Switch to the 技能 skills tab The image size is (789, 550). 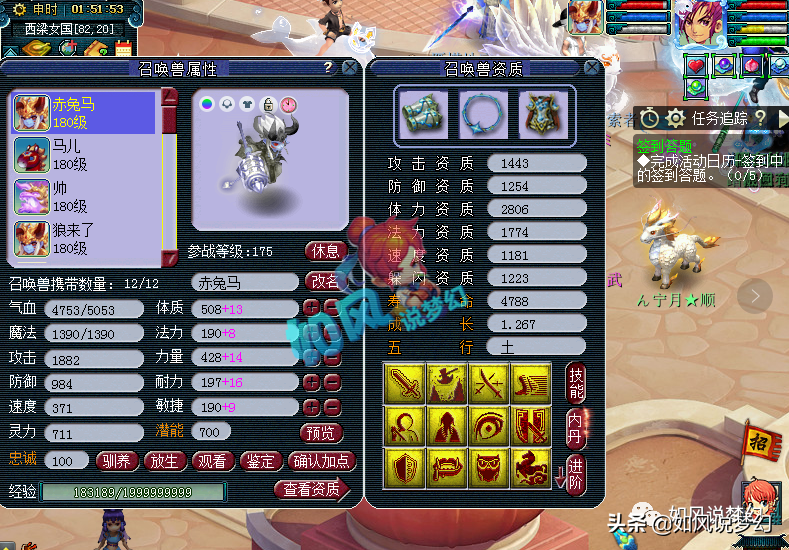[x=575, y=381]
